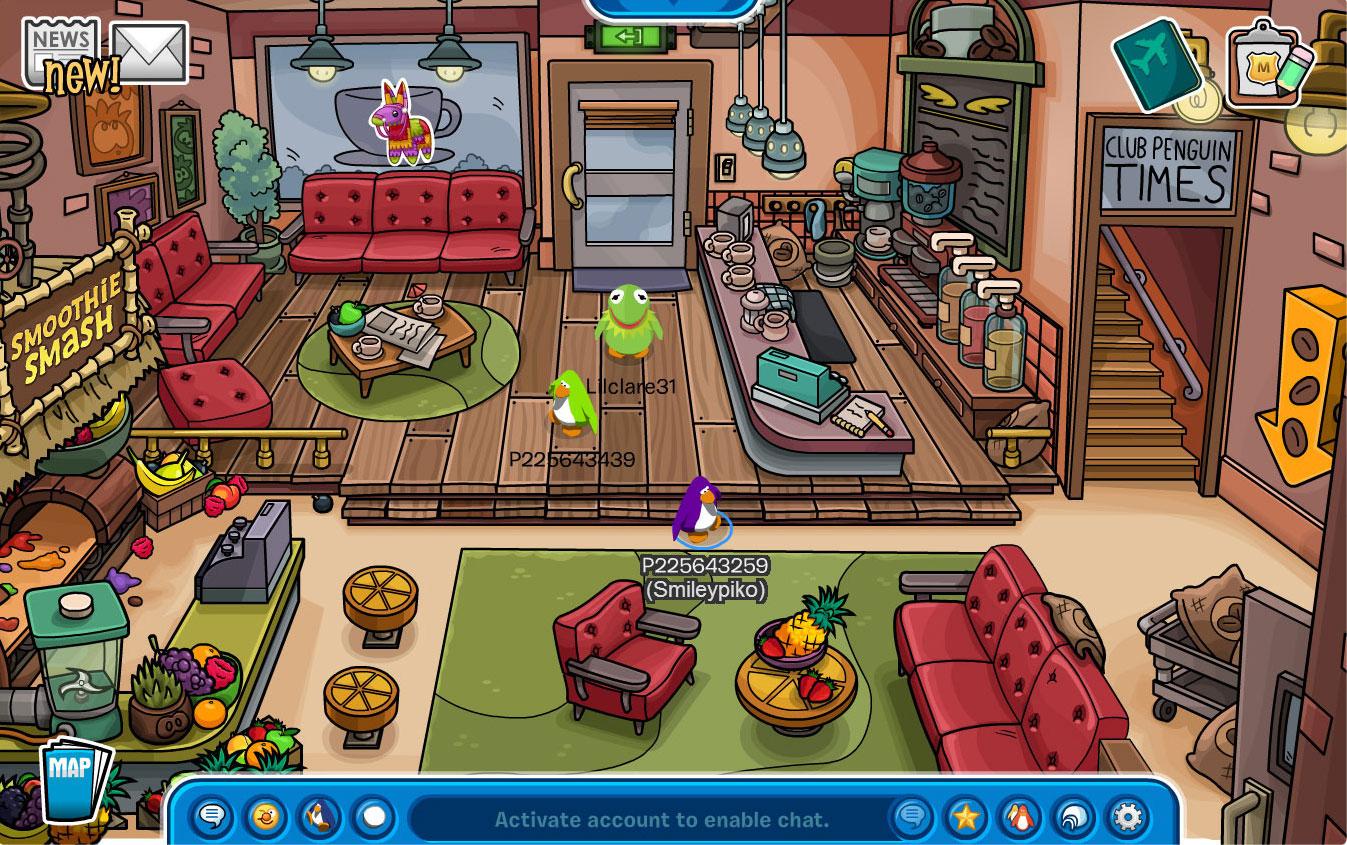Click the chat message input bar
Viewport: 1347px width, 845px height.
(x=660, y=819)
